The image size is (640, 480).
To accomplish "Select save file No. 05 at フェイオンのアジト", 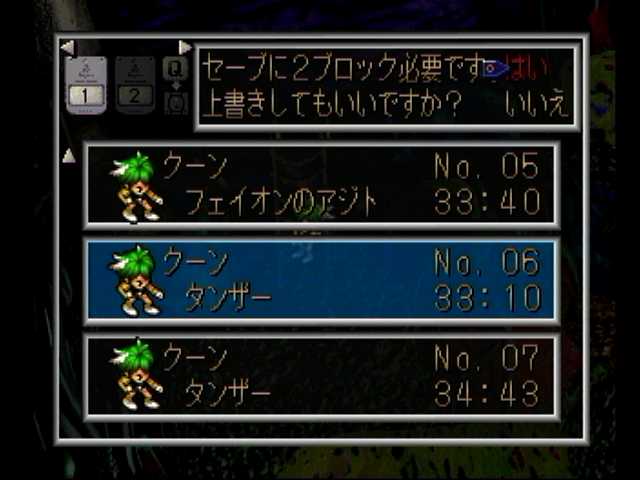I will 320,184.
